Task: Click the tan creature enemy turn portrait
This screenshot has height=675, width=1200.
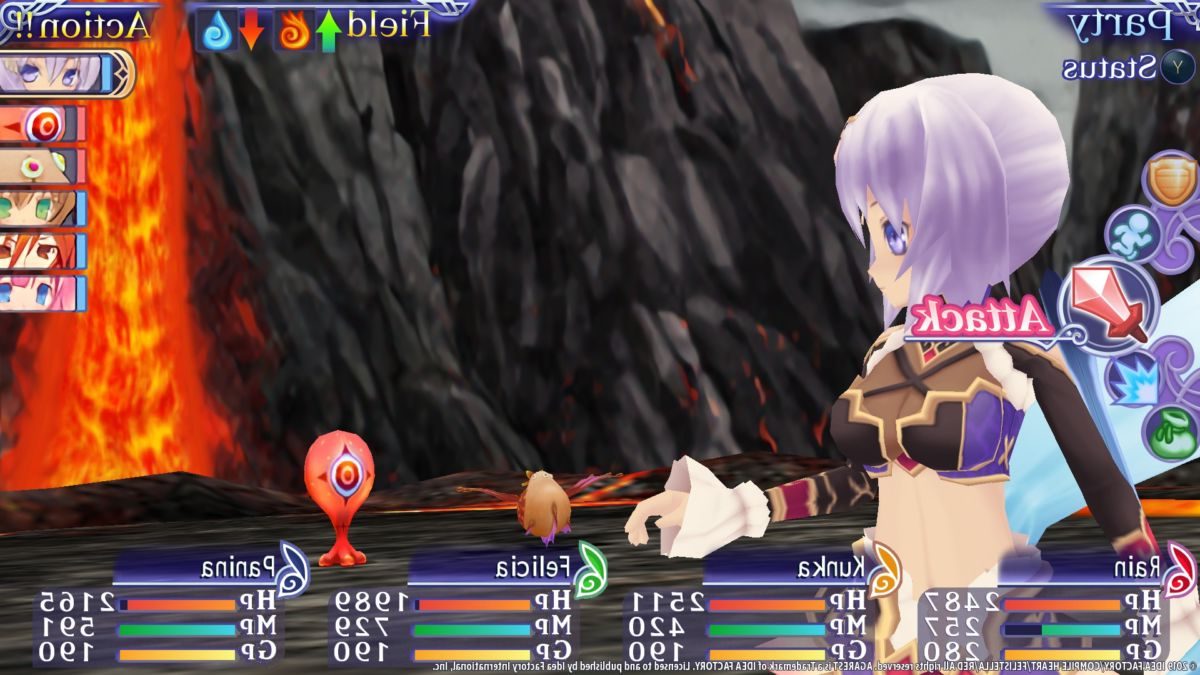Action: click(x=42, y=166)
